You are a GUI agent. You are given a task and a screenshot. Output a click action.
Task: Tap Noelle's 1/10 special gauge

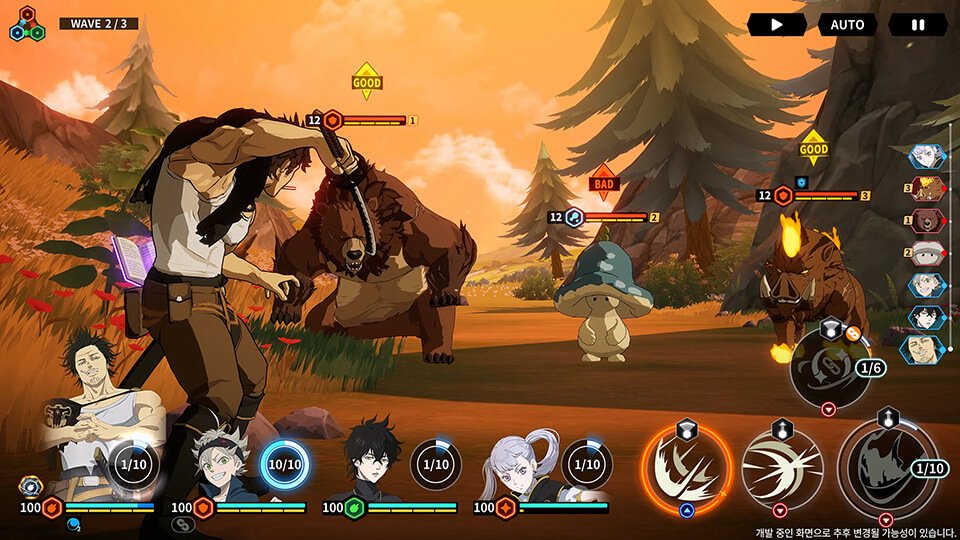click(x=587, y=465)
